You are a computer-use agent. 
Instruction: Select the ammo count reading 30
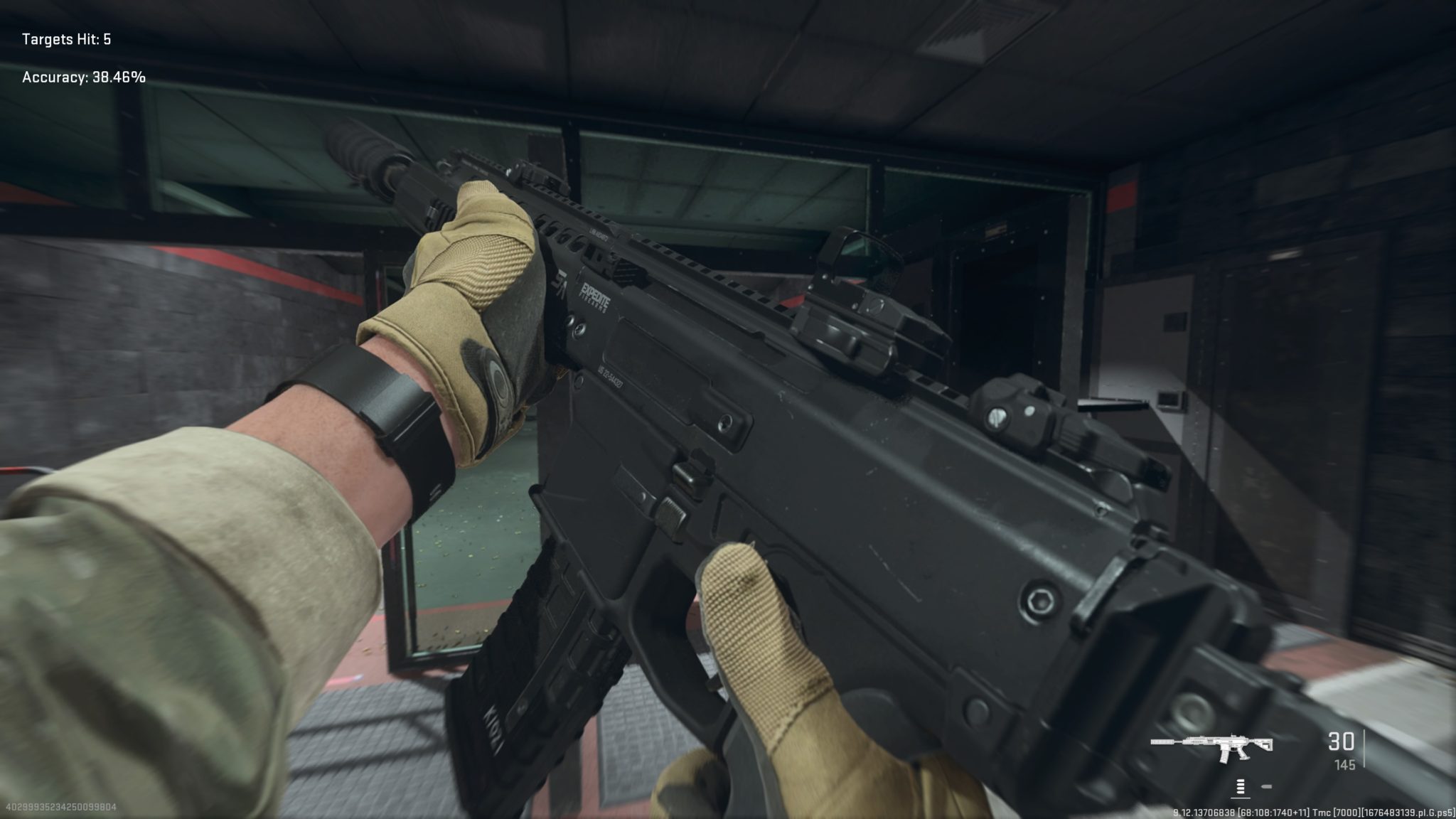[1341, 742]
